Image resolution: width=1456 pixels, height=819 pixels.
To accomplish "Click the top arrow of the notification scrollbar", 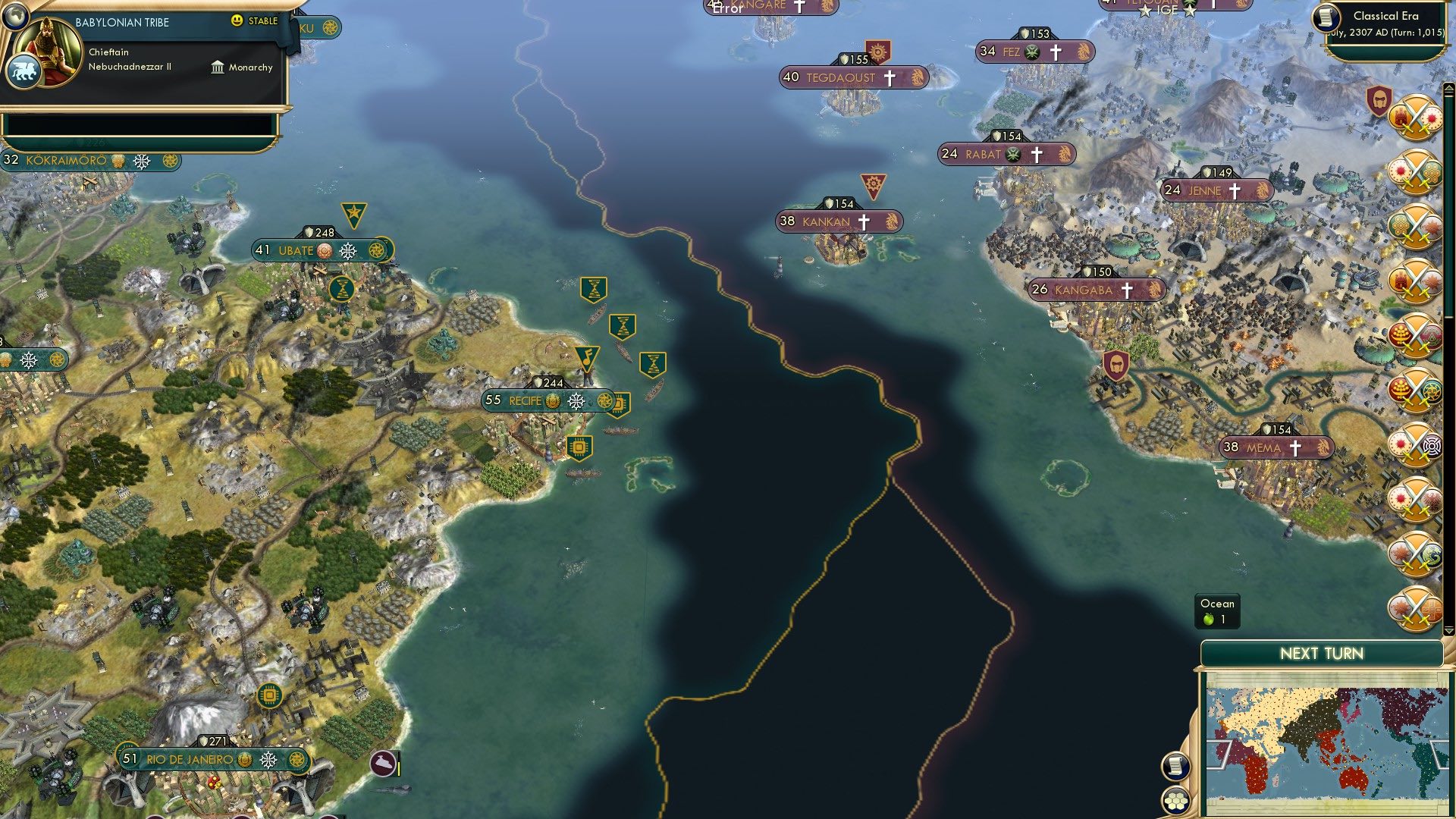I will (1450, 87).
